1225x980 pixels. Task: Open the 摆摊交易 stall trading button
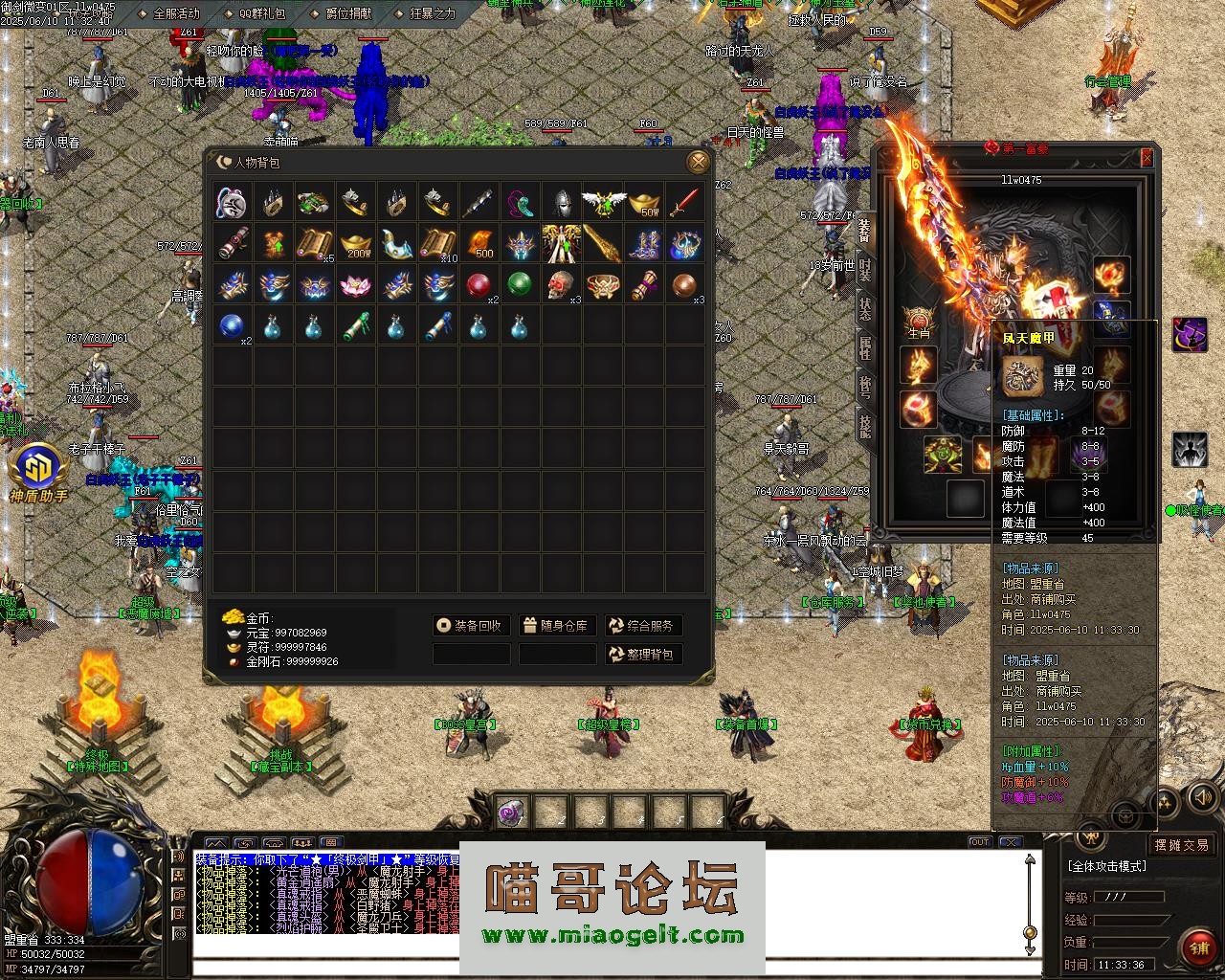(x=1181, y=845)
